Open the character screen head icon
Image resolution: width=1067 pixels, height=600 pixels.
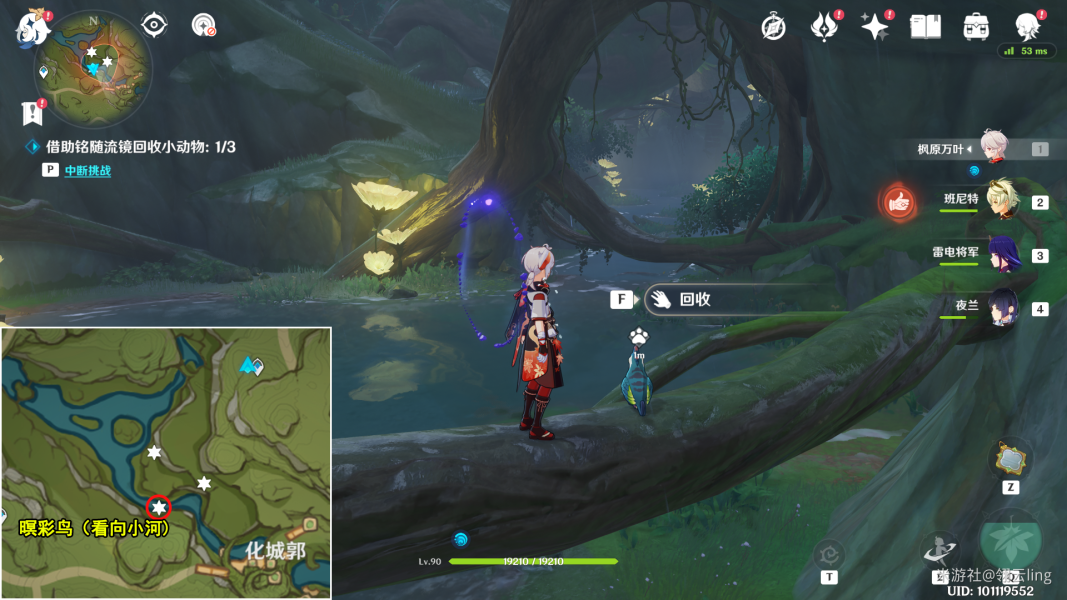coord(1027,27)
